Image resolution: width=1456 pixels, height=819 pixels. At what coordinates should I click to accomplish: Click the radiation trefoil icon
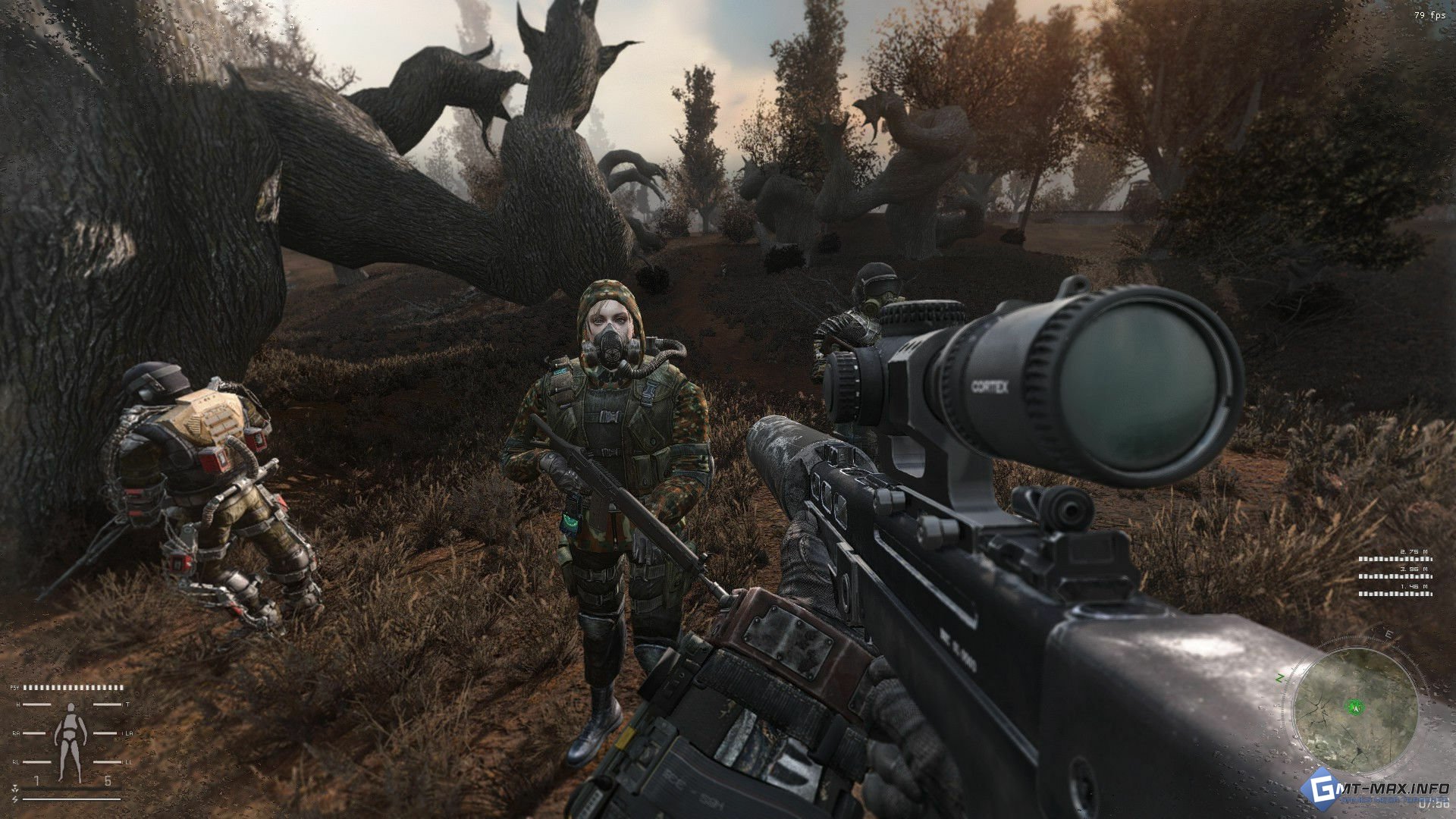pyautogui.click(x=15, y=790)
